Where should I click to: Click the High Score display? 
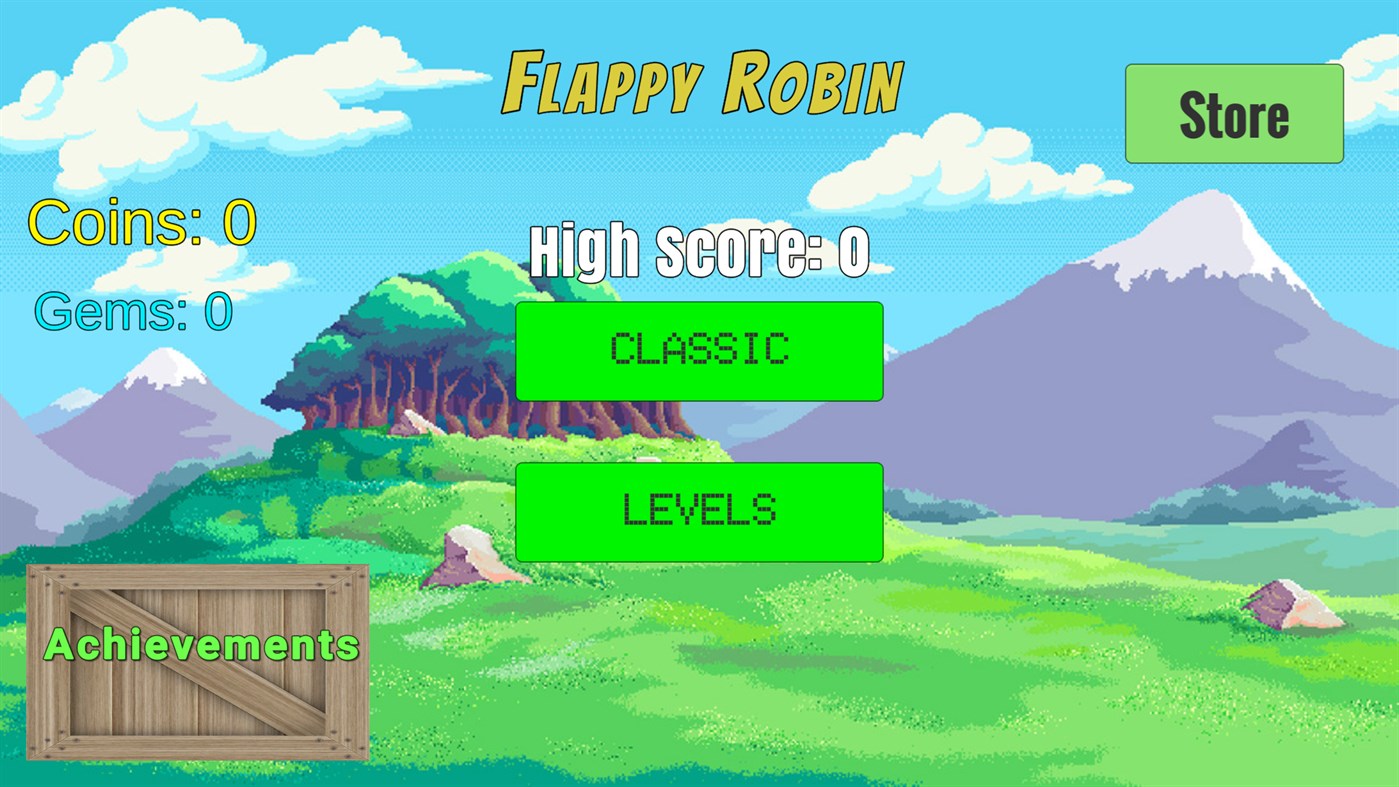[700, 248]
